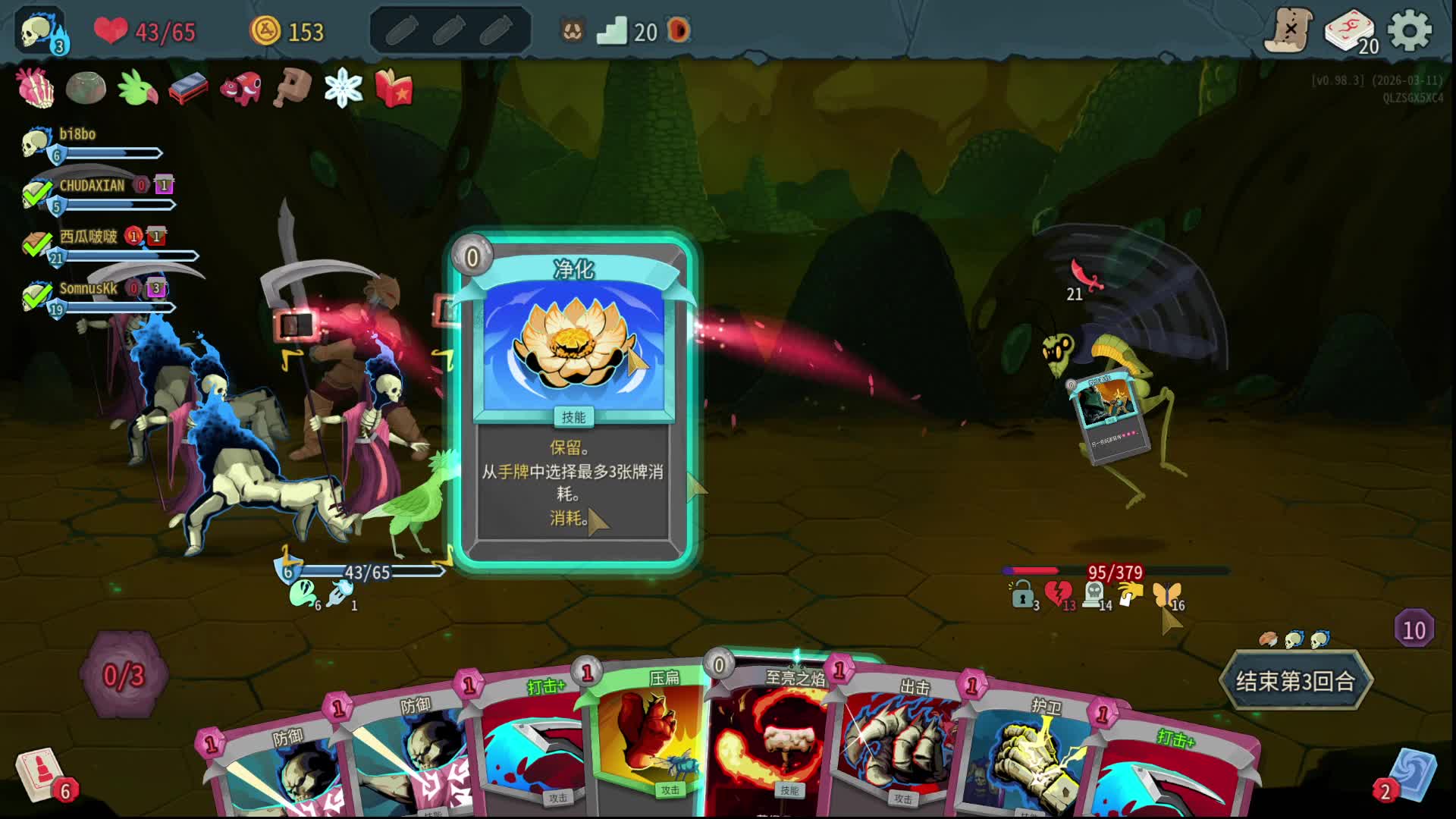Viewport: 1456px width, 819px height.
Task: Inspect the wooden P-shaped relic
Action: [x=293, y=88]
